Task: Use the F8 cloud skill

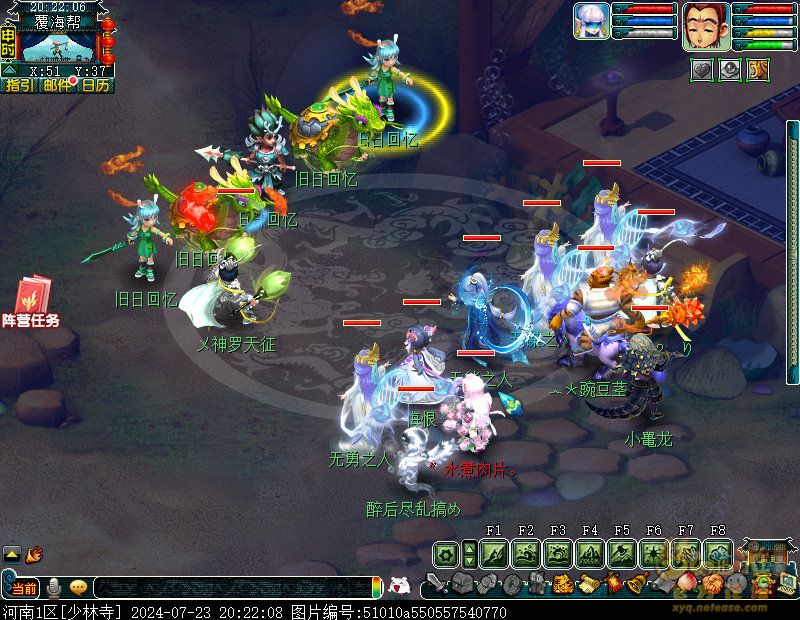Action: pyautogui.click(x=718, y=553)
